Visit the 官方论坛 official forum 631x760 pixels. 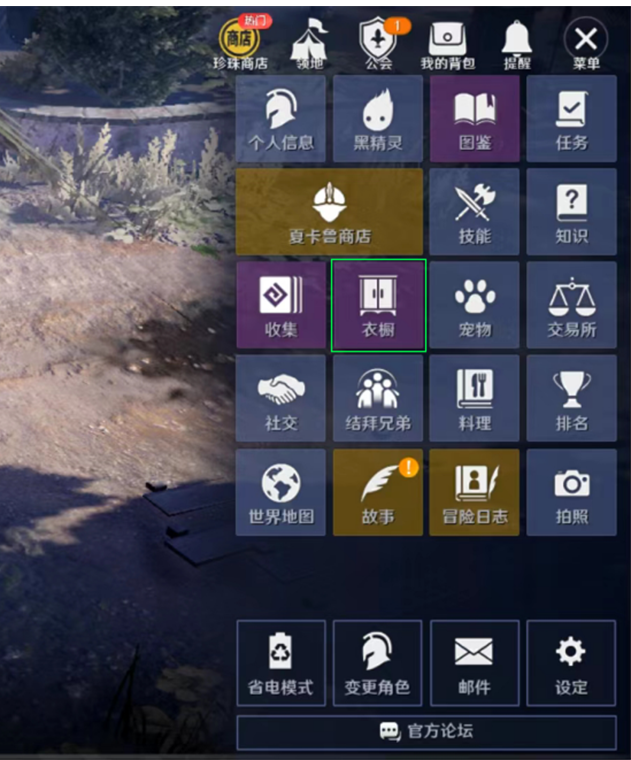coord(426,732)
